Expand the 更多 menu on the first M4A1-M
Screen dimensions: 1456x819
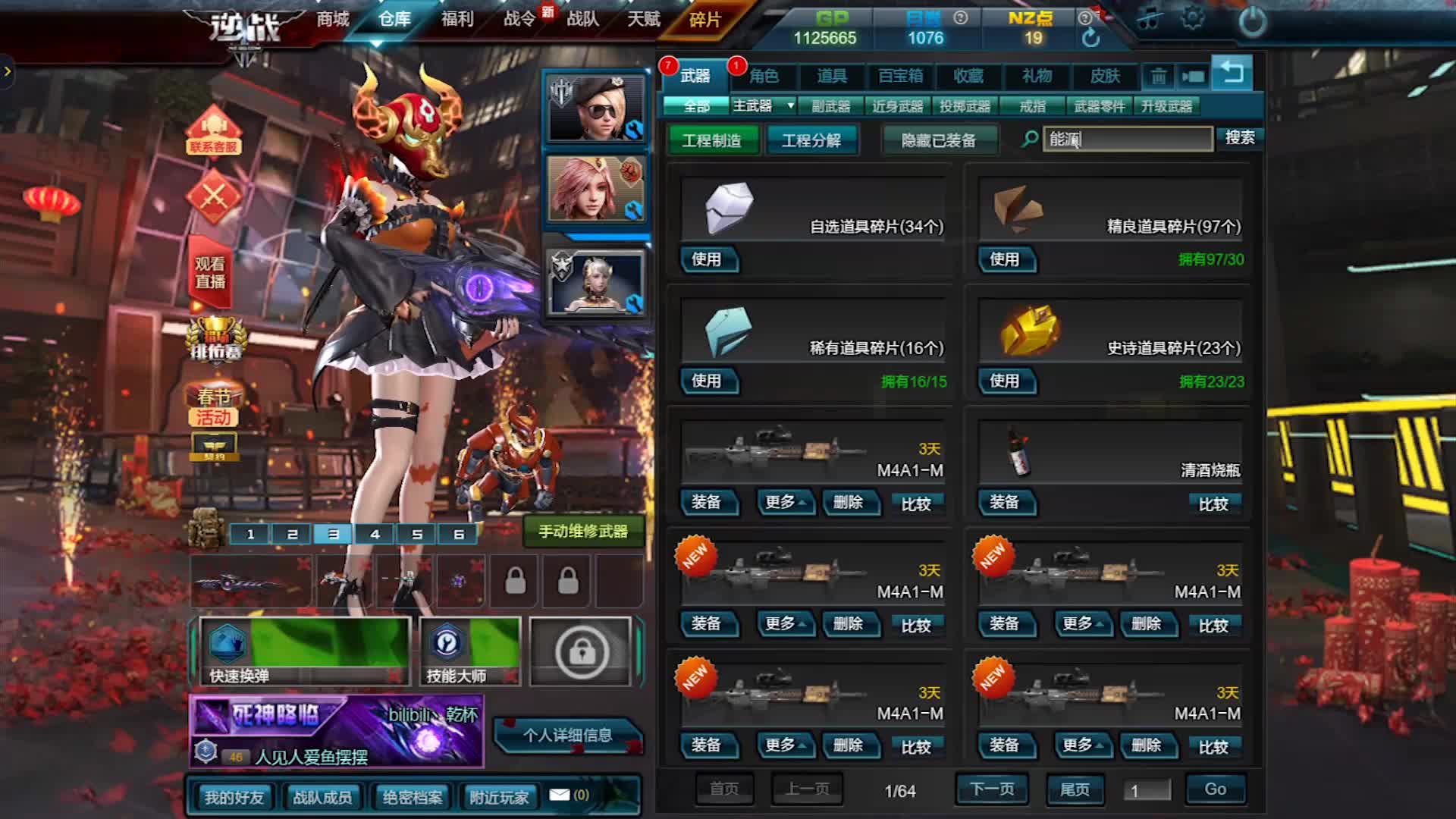[786, 503]
